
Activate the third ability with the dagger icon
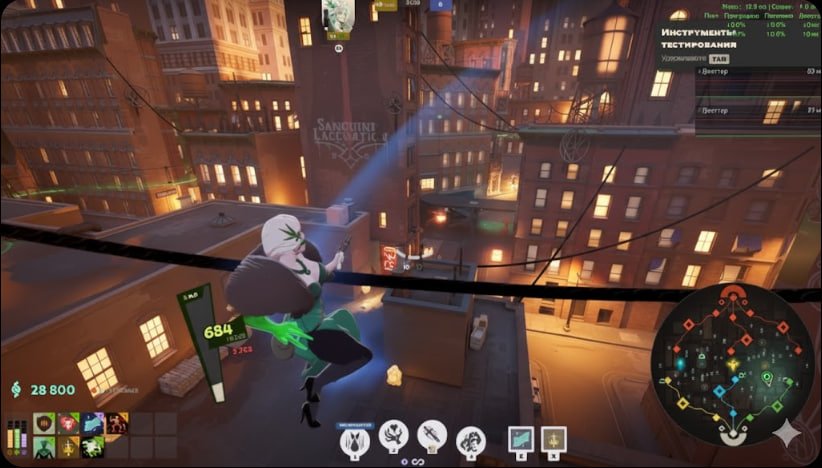pyautogui.click(x=431, y=436)
